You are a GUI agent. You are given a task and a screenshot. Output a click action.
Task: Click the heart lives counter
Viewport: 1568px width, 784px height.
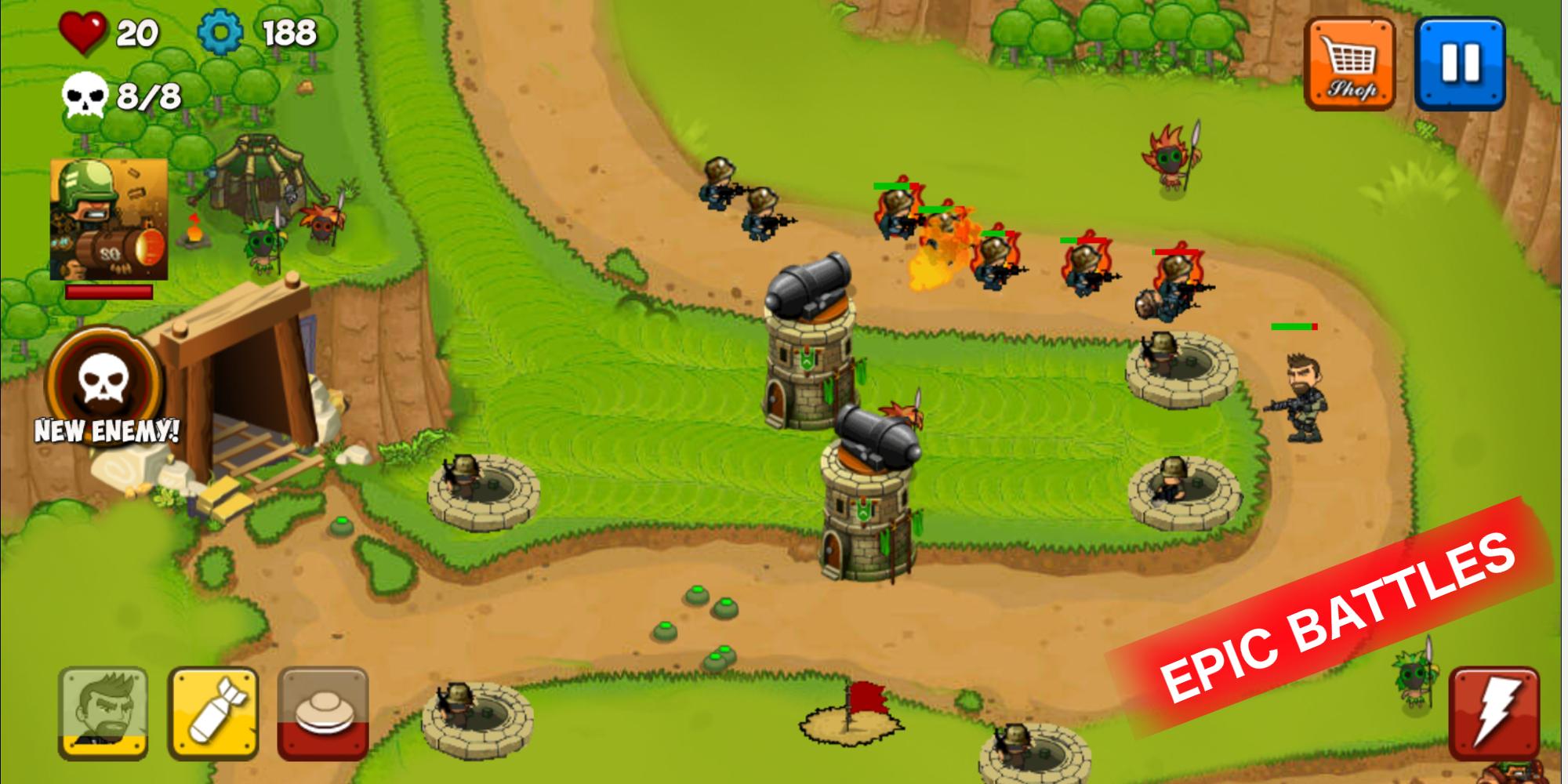pos(82,30)
